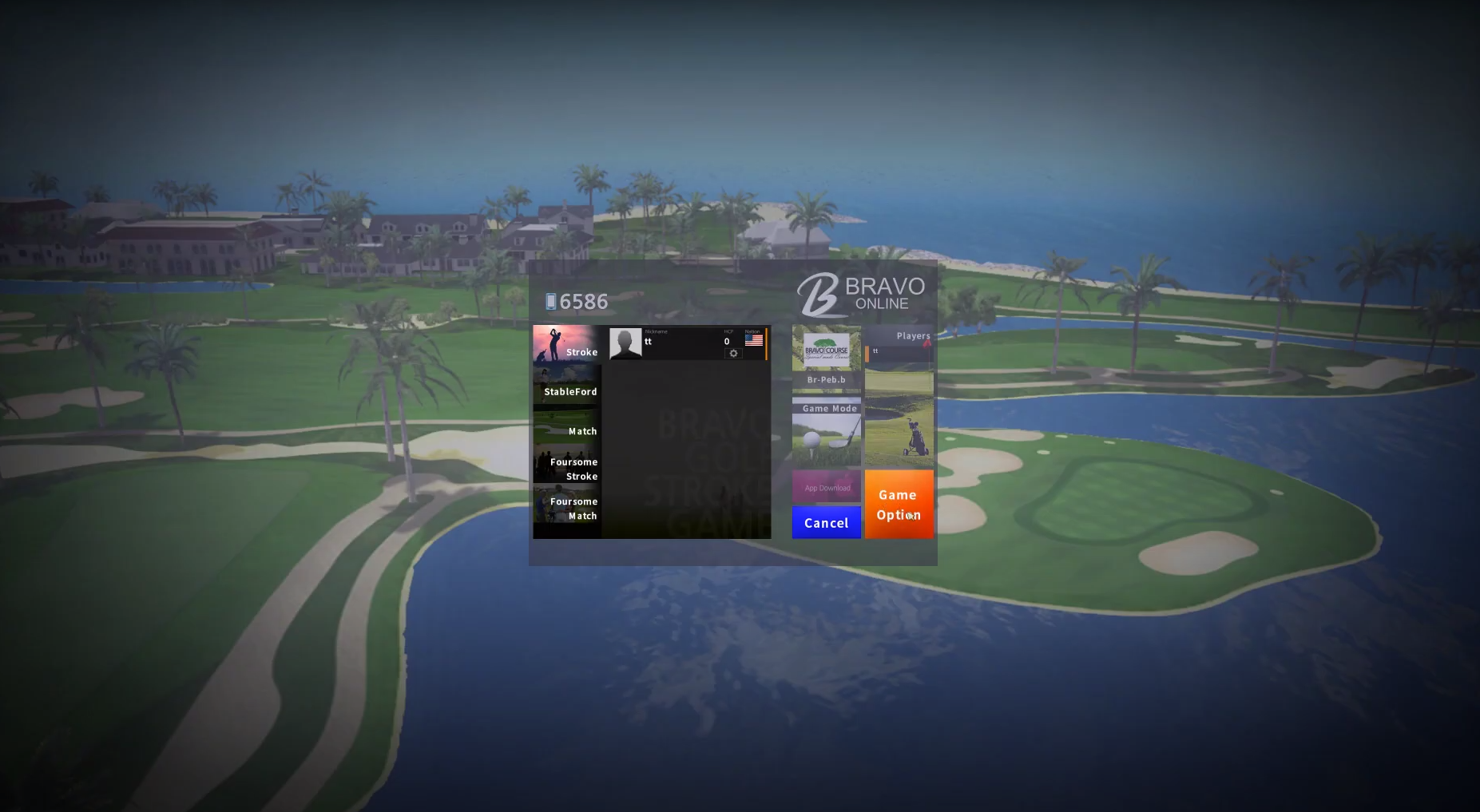This screenshot has width=1480, height=812.
Task: Click the Stroke mode golfer image icon
Action: [x=554, y=343]
